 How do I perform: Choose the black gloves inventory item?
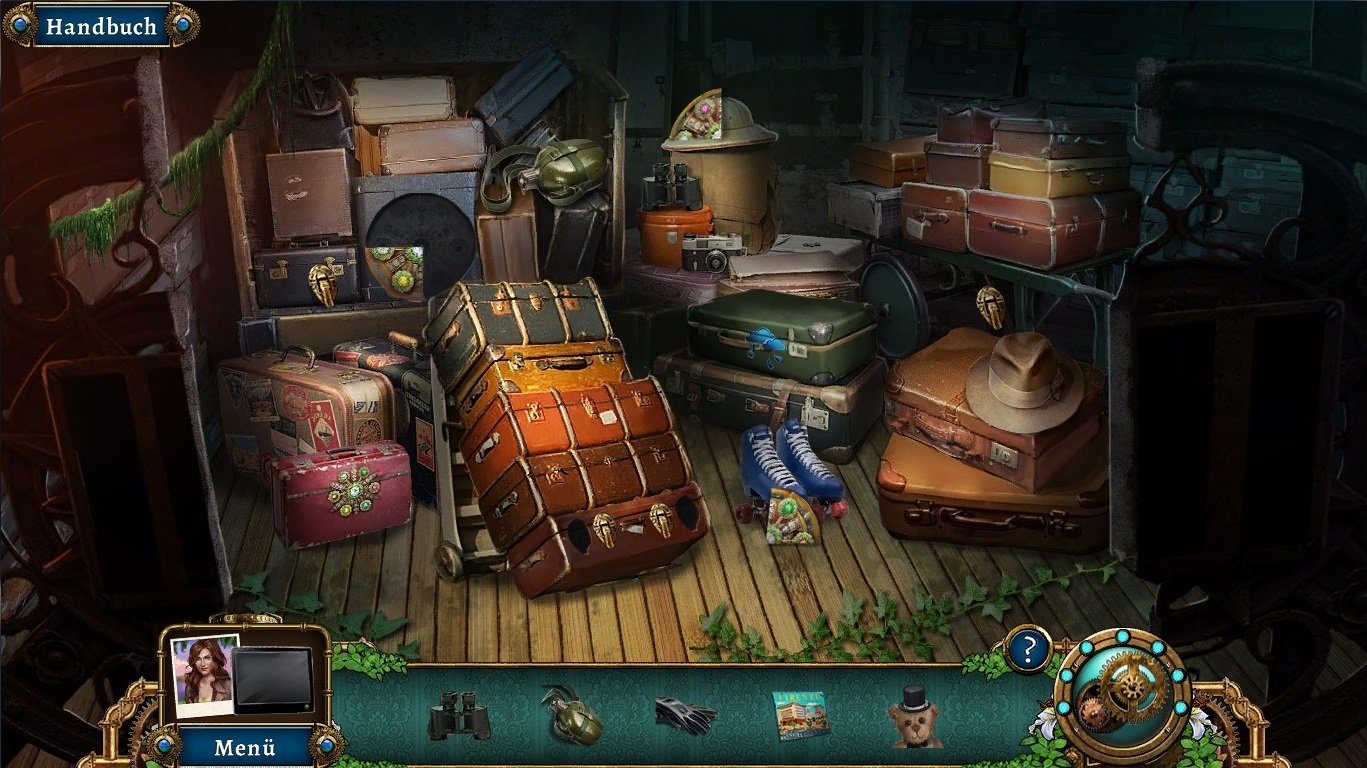685,715
